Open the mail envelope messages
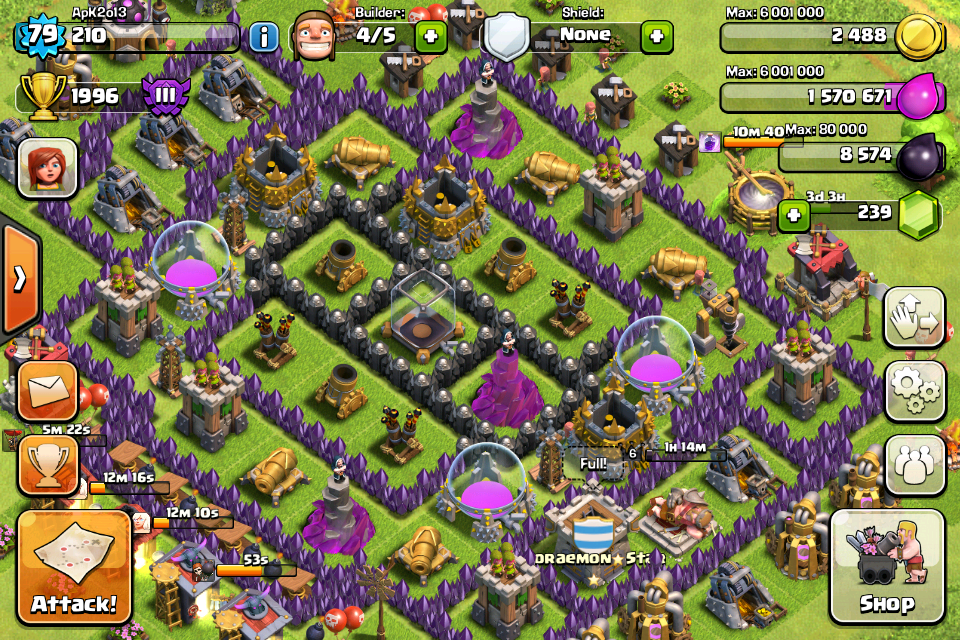Viewport: 960px width, 640px height. pos(46,392)
